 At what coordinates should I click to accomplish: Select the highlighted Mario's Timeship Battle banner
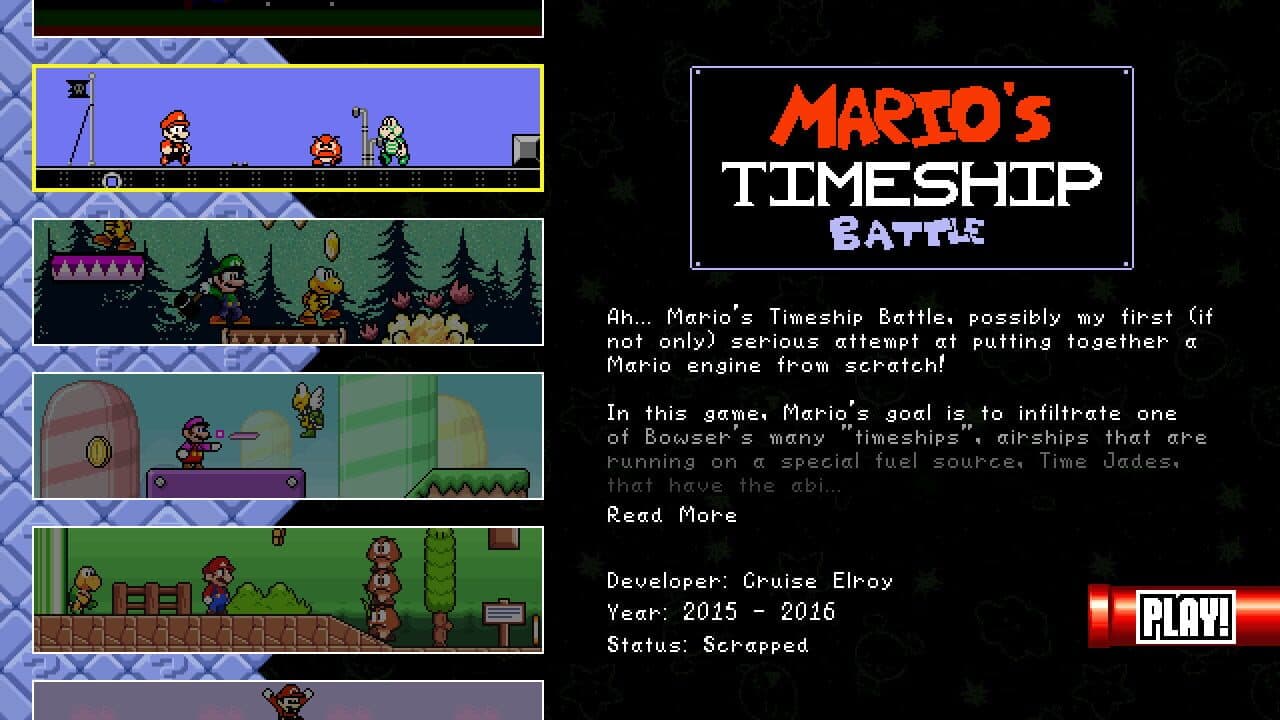pyautogui.click(x=290, y=129)
